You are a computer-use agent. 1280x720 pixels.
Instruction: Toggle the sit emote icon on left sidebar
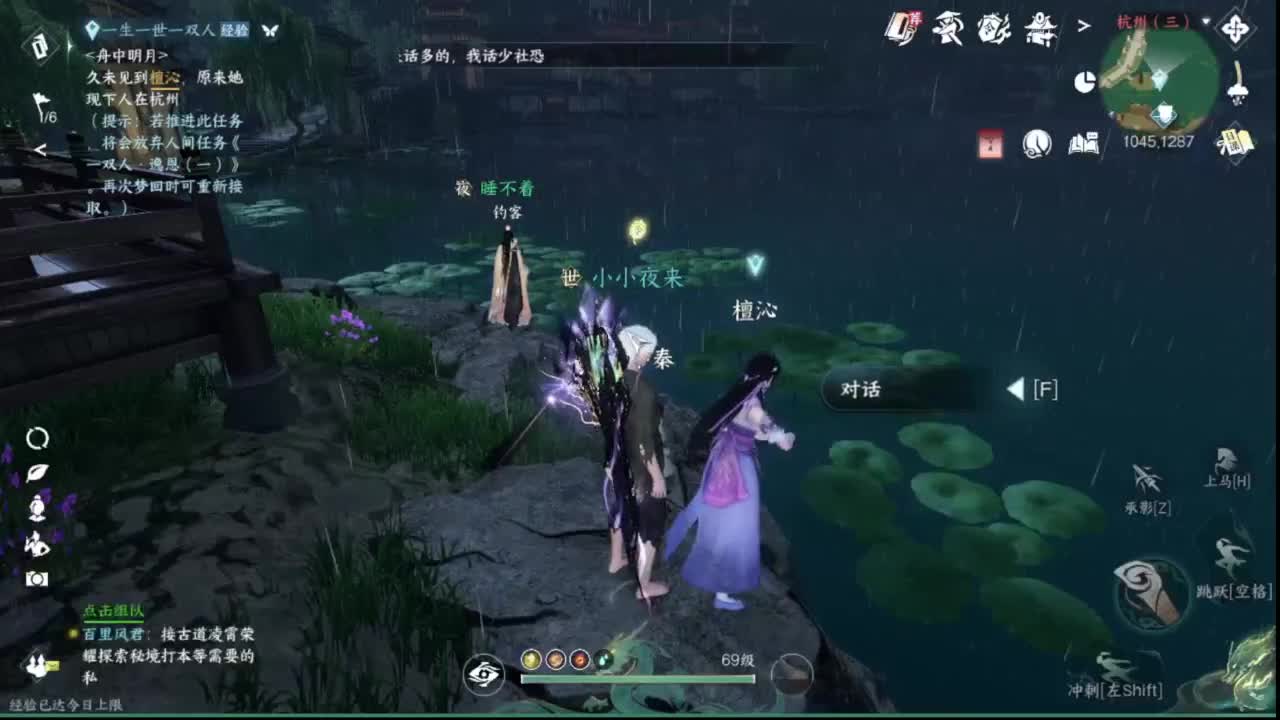pyautogui.click(x=37, y=505)
